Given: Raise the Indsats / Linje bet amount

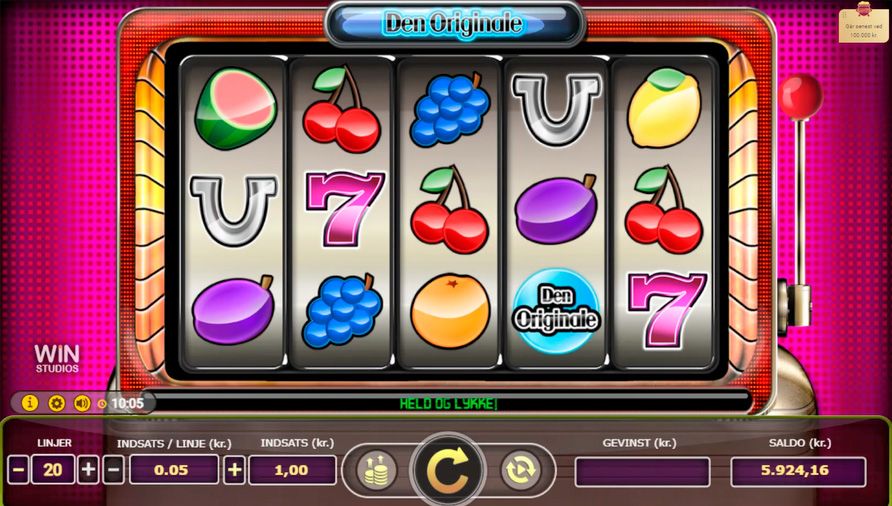Looking at the screenshot, I should point(234,469).
